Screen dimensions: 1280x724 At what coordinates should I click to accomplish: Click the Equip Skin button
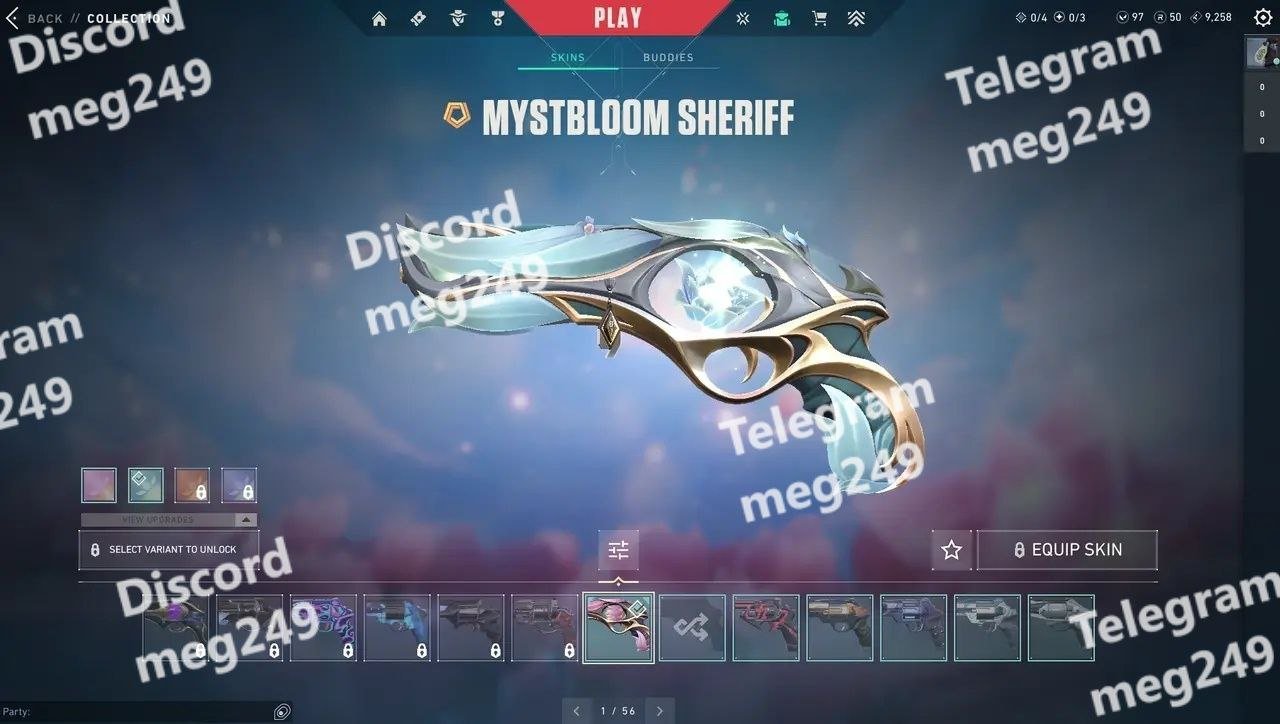(x=1067, y=550)
